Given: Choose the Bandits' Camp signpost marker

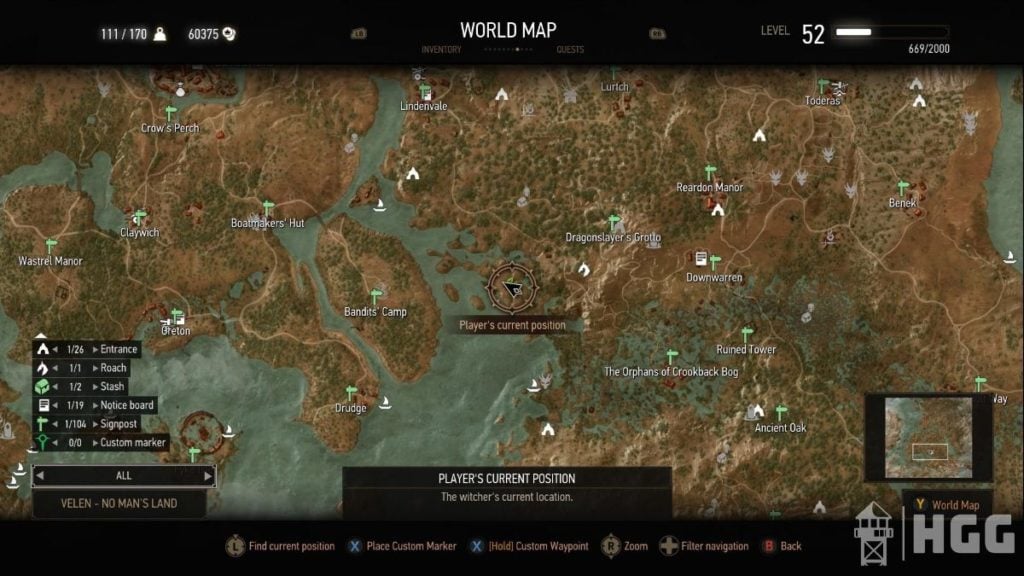Looking at the screenshot, I should pyautogui.click(x=376, y=296).
